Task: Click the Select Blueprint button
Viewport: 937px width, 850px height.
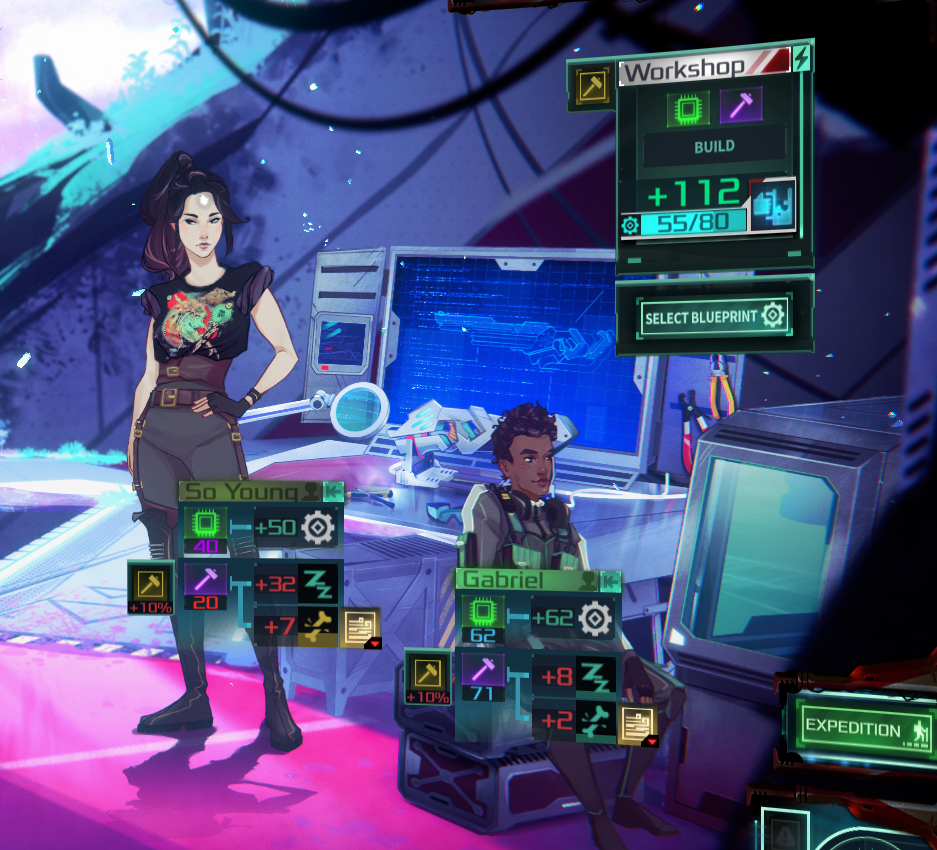Action: coord(715,317)
